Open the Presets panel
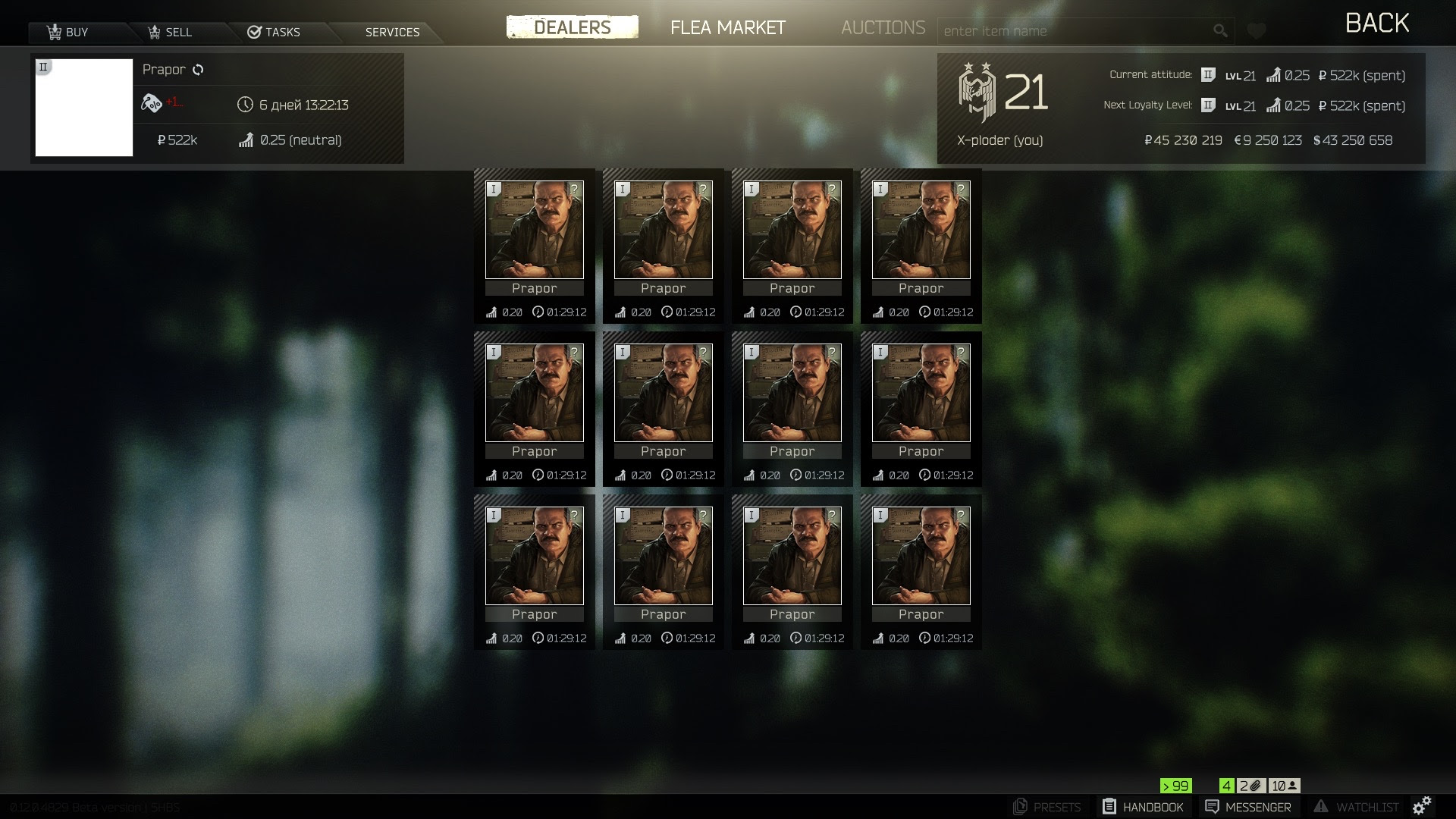Viewport: 1456px width, 819px height. point(1050,807)
